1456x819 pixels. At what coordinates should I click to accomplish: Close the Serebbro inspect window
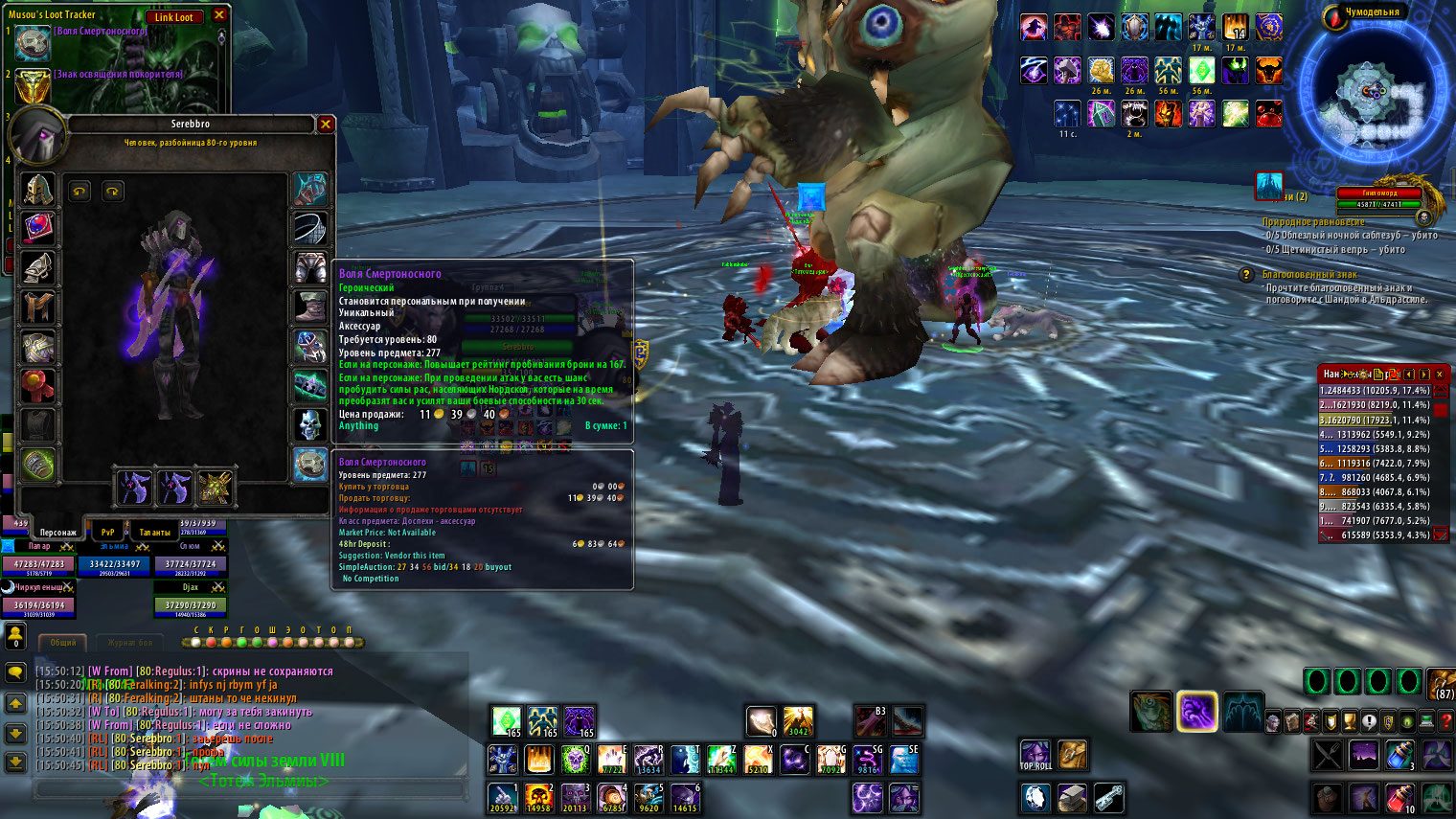[x=326, y=125]
